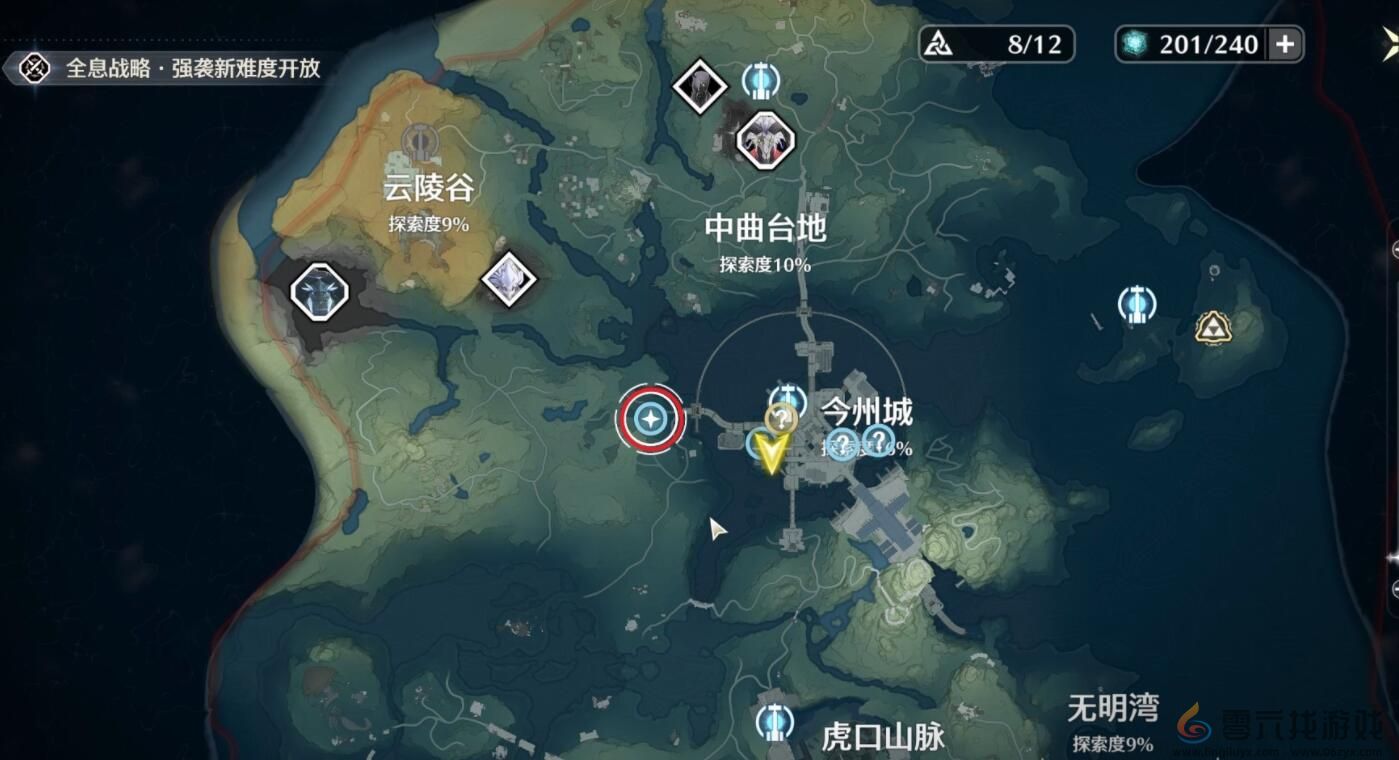Select the bull boss icon west of 云陵谷
Viewport: 1399px width, 760px height.
pos(320,291)
